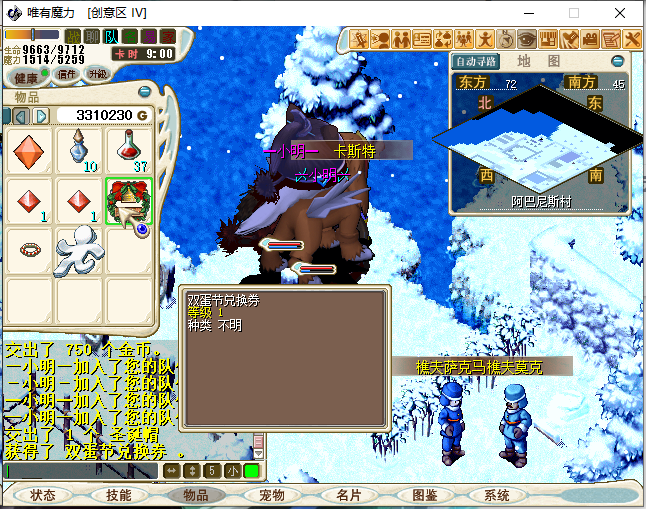Open the 技能 skills menu
Viewport: 646px width, 509px height.
[x=119, y=495]
